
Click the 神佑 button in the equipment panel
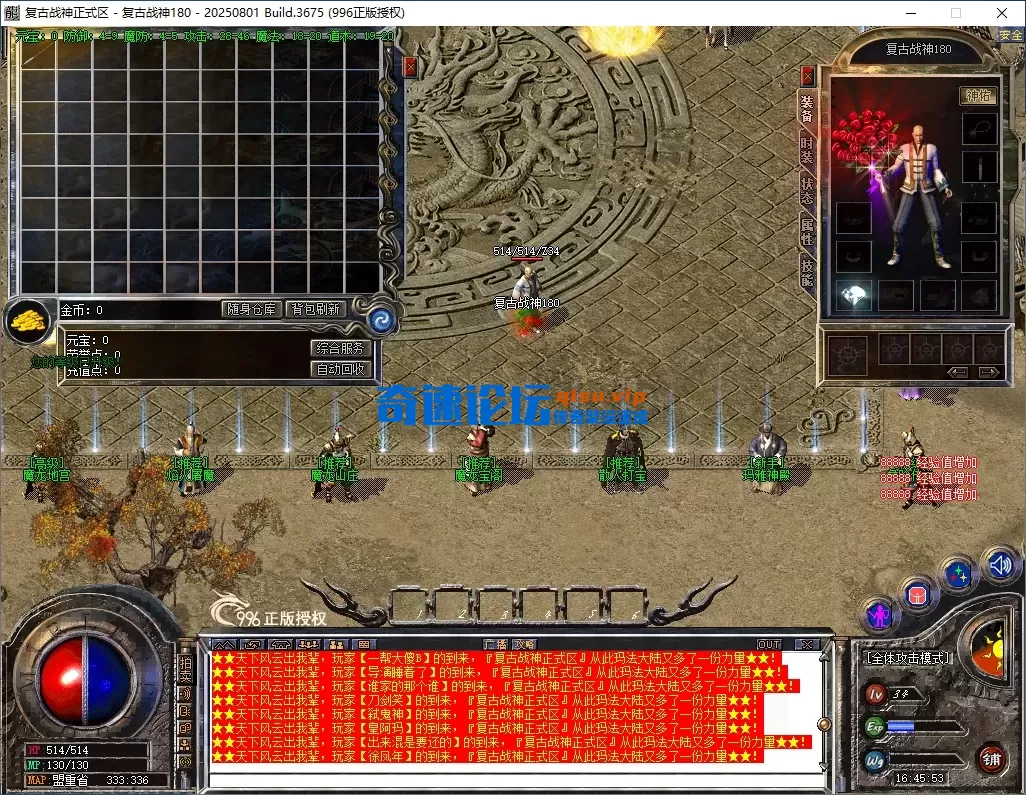[x=976, y=96]
